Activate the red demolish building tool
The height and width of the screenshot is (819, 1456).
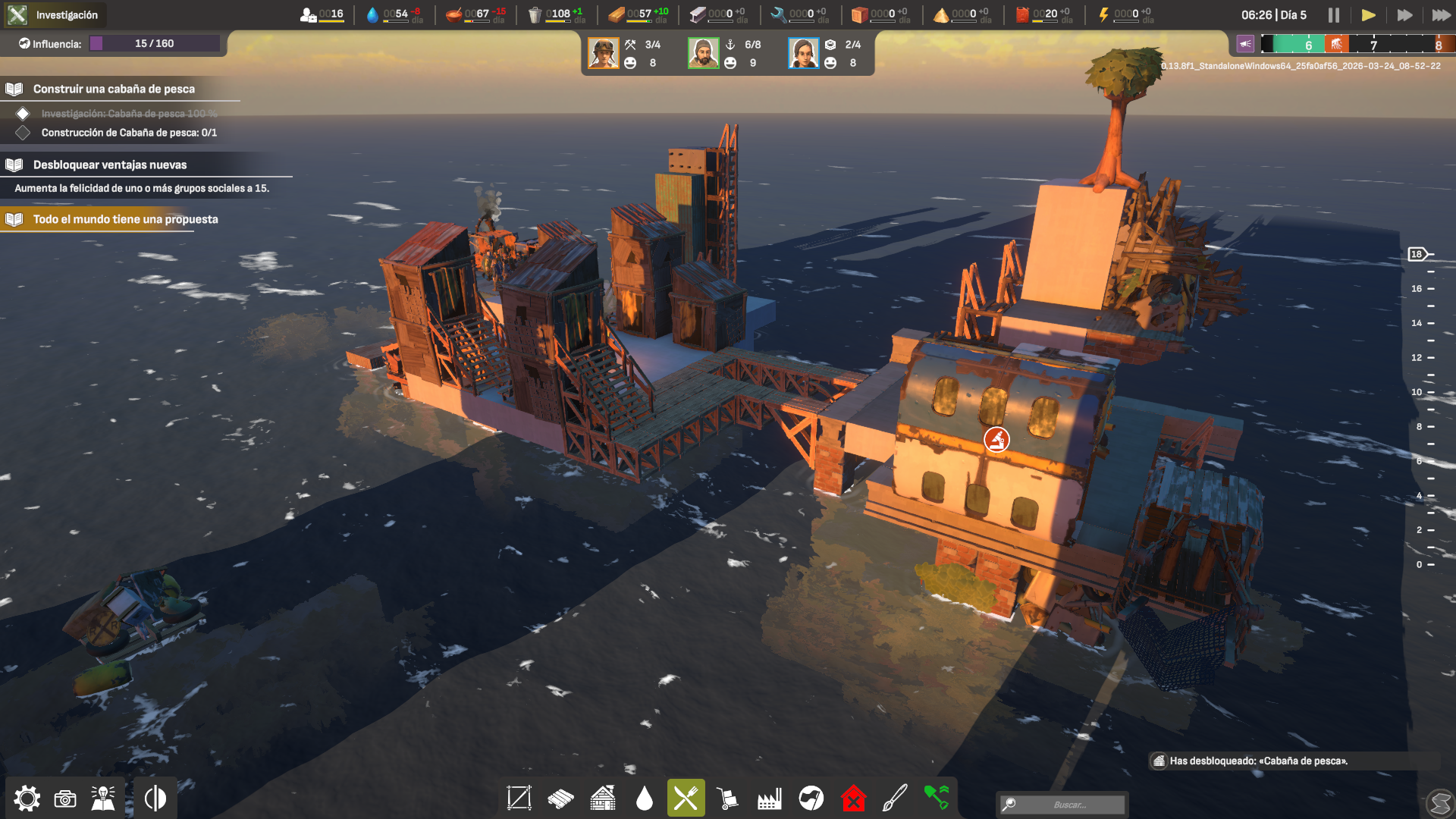[853, 799]
